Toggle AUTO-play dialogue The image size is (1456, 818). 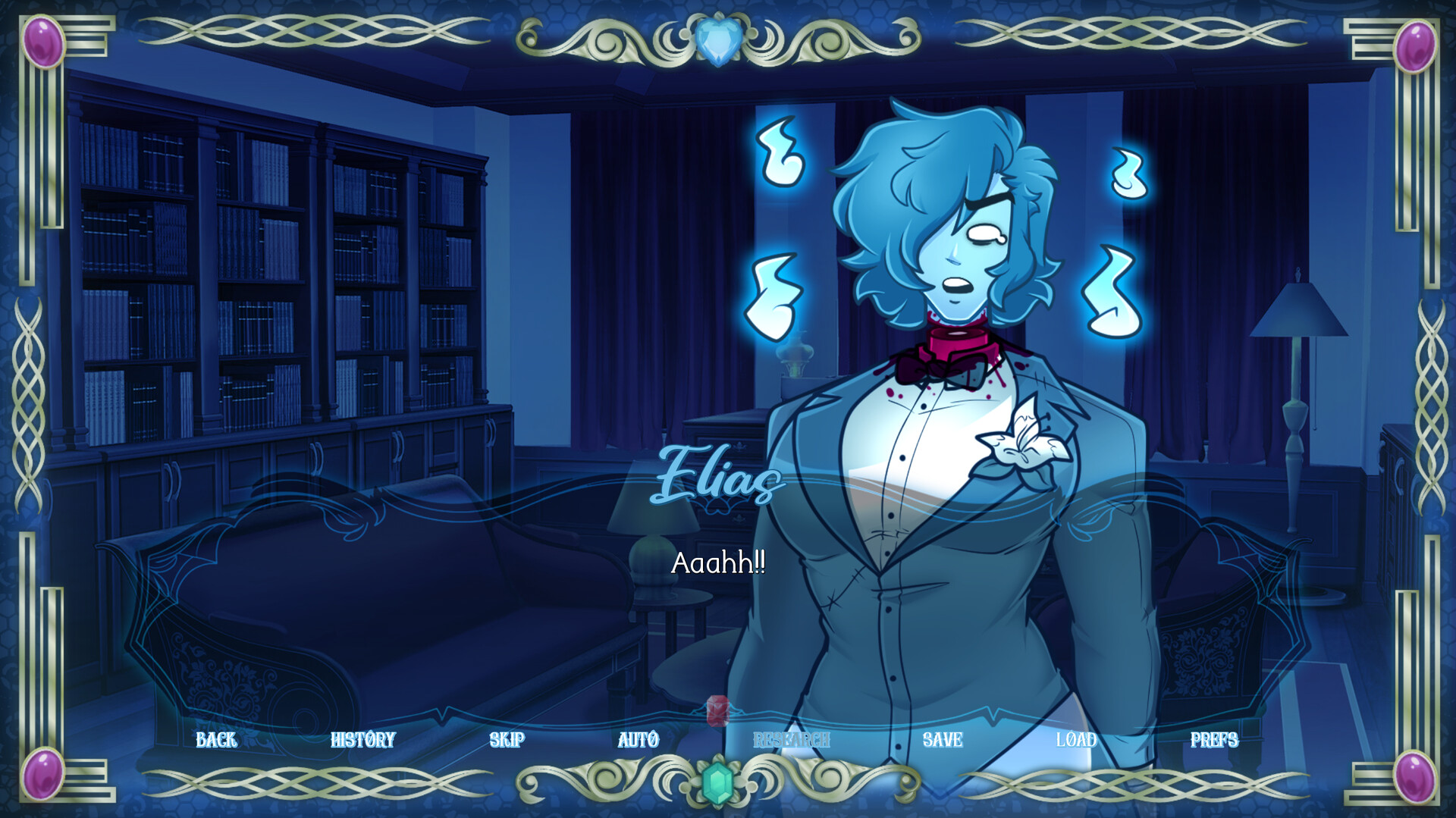pyautogui.click(x=638, y=740)
